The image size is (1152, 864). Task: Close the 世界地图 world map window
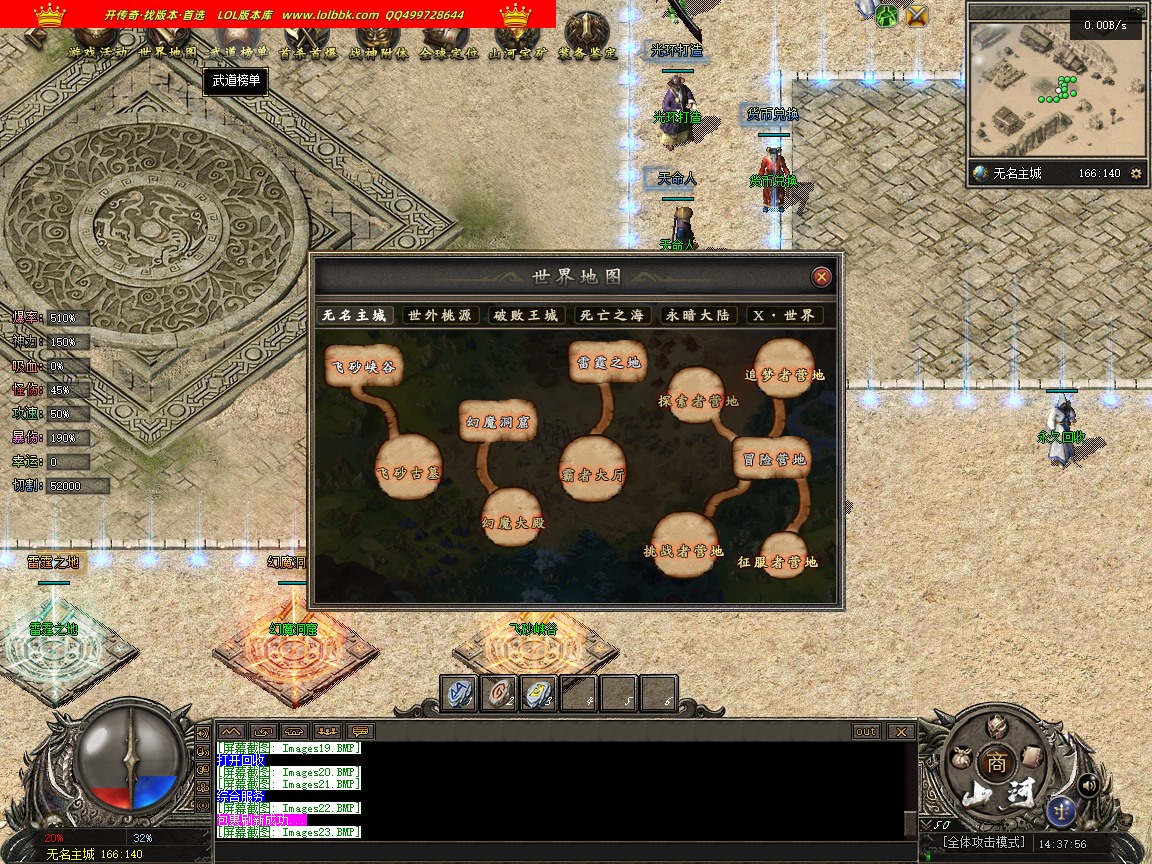coord(821,277)
